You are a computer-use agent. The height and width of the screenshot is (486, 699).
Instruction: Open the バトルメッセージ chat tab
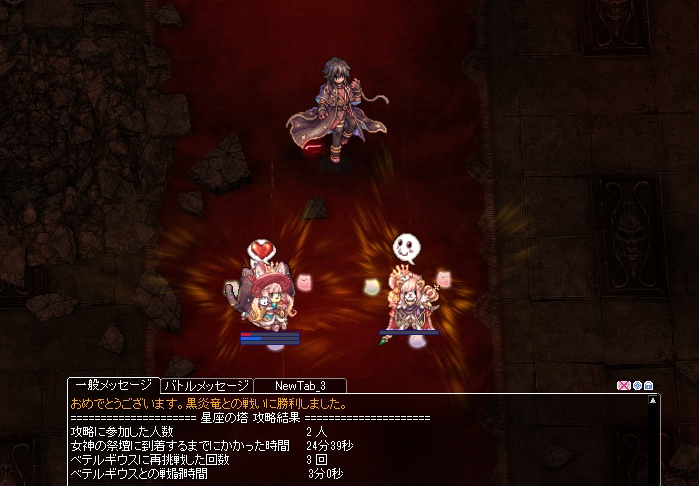point(206,385)
